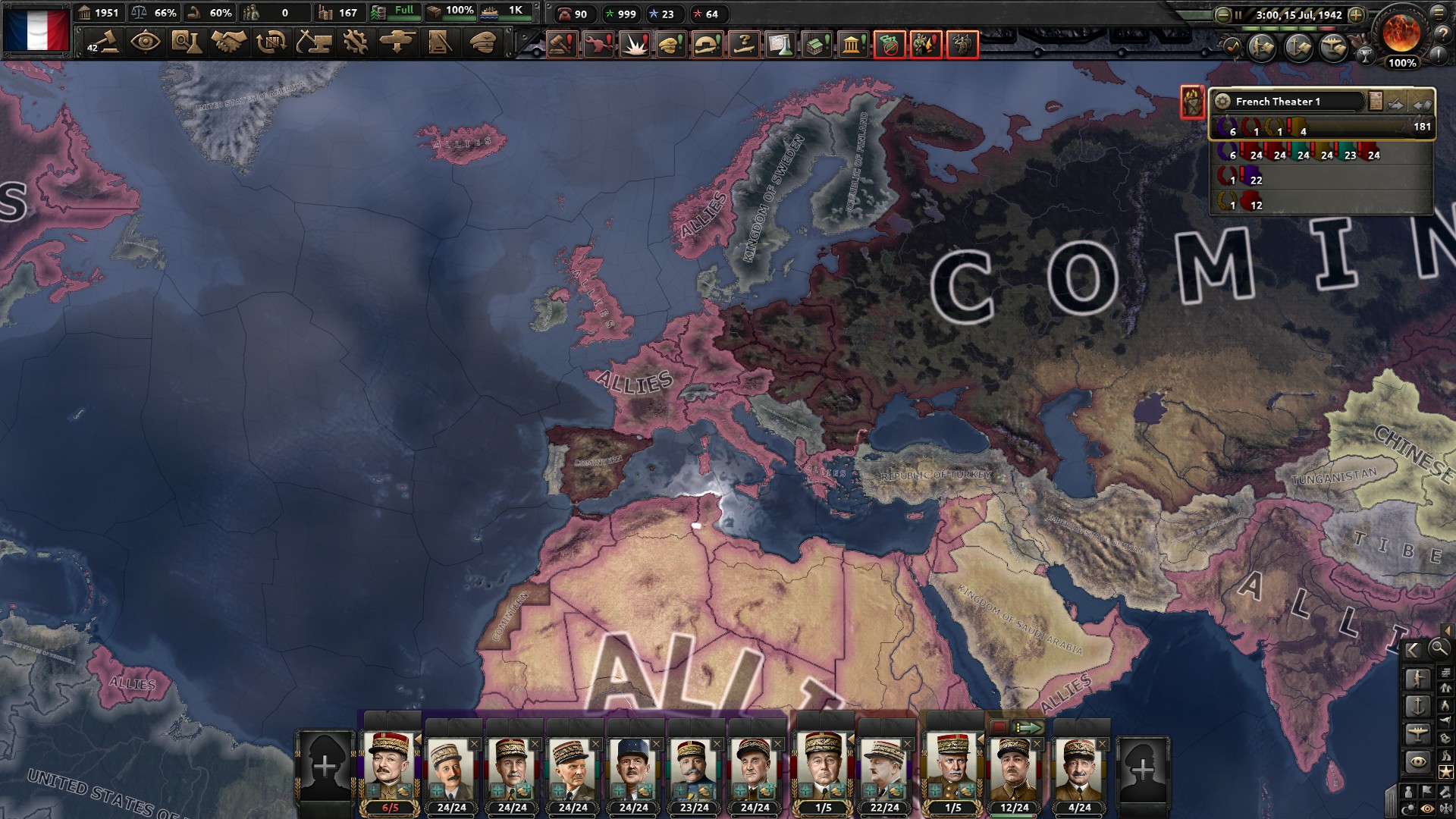Image resolution: width=1456 pixels, height=819 pixels.
Task: Open the Diplomacy panel via the handshake icon
Action: tap(228, 43)
